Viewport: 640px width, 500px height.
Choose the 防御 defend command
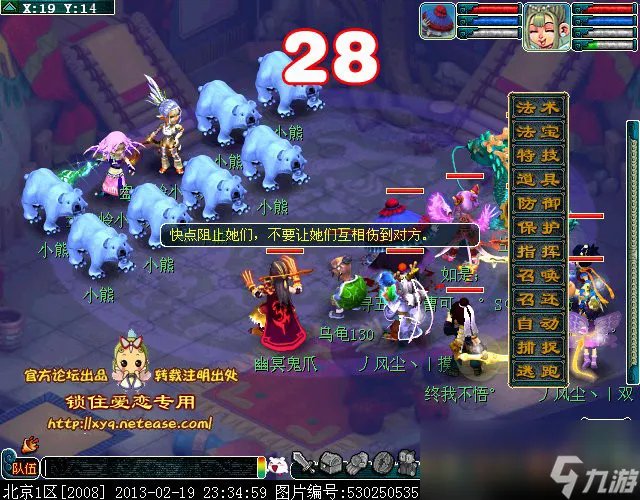538,204
